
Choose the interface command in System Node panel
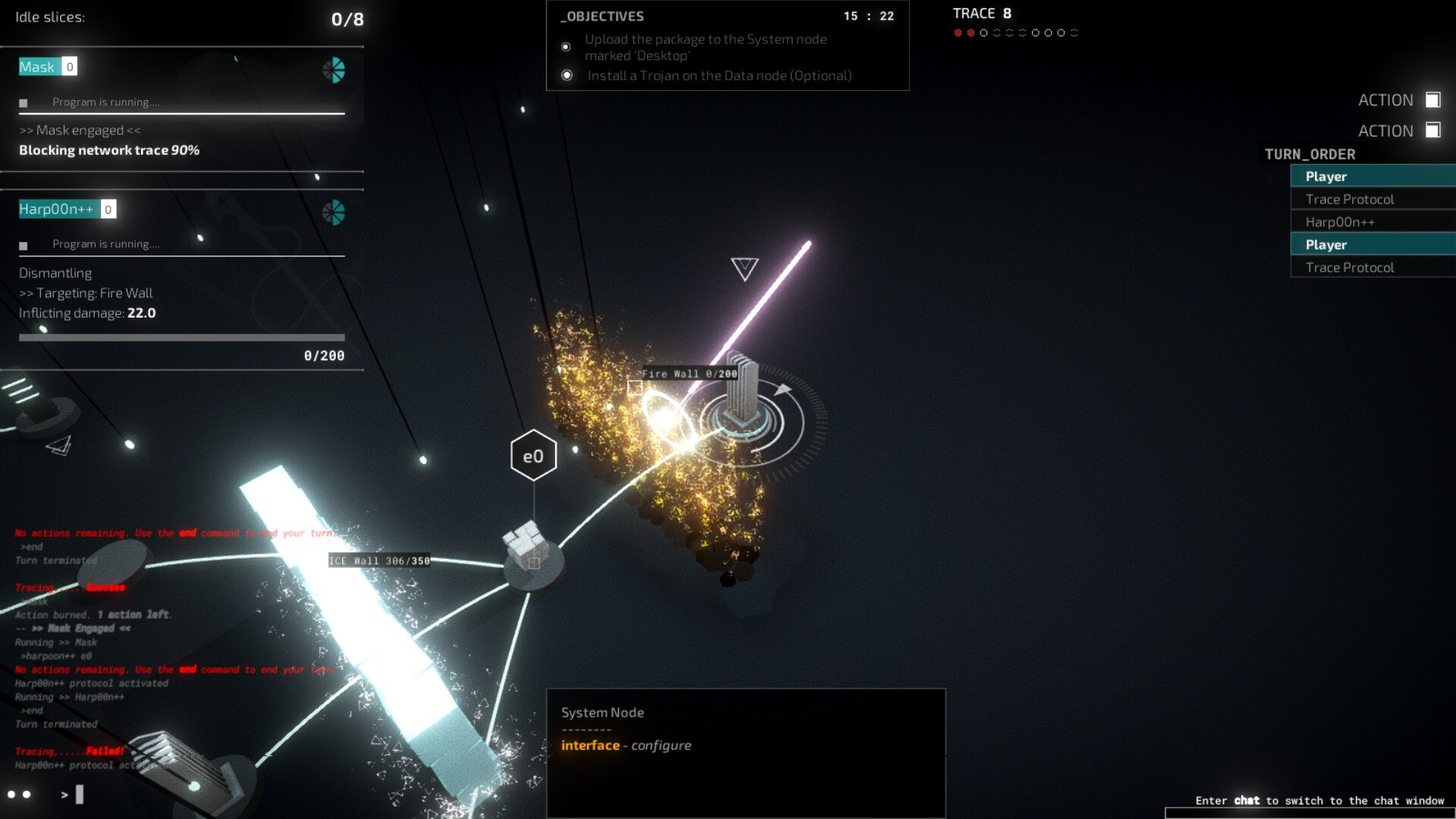point(590,745)
